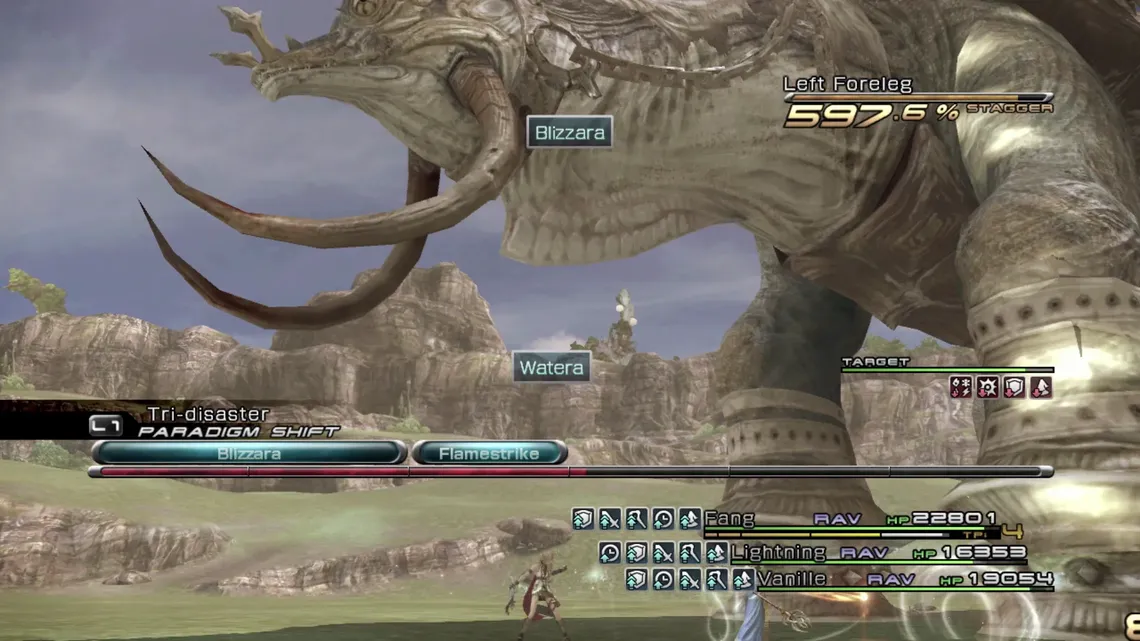
Task: Click Lightning's clock Haste buff icon
Action: click(x=609, y=552)
